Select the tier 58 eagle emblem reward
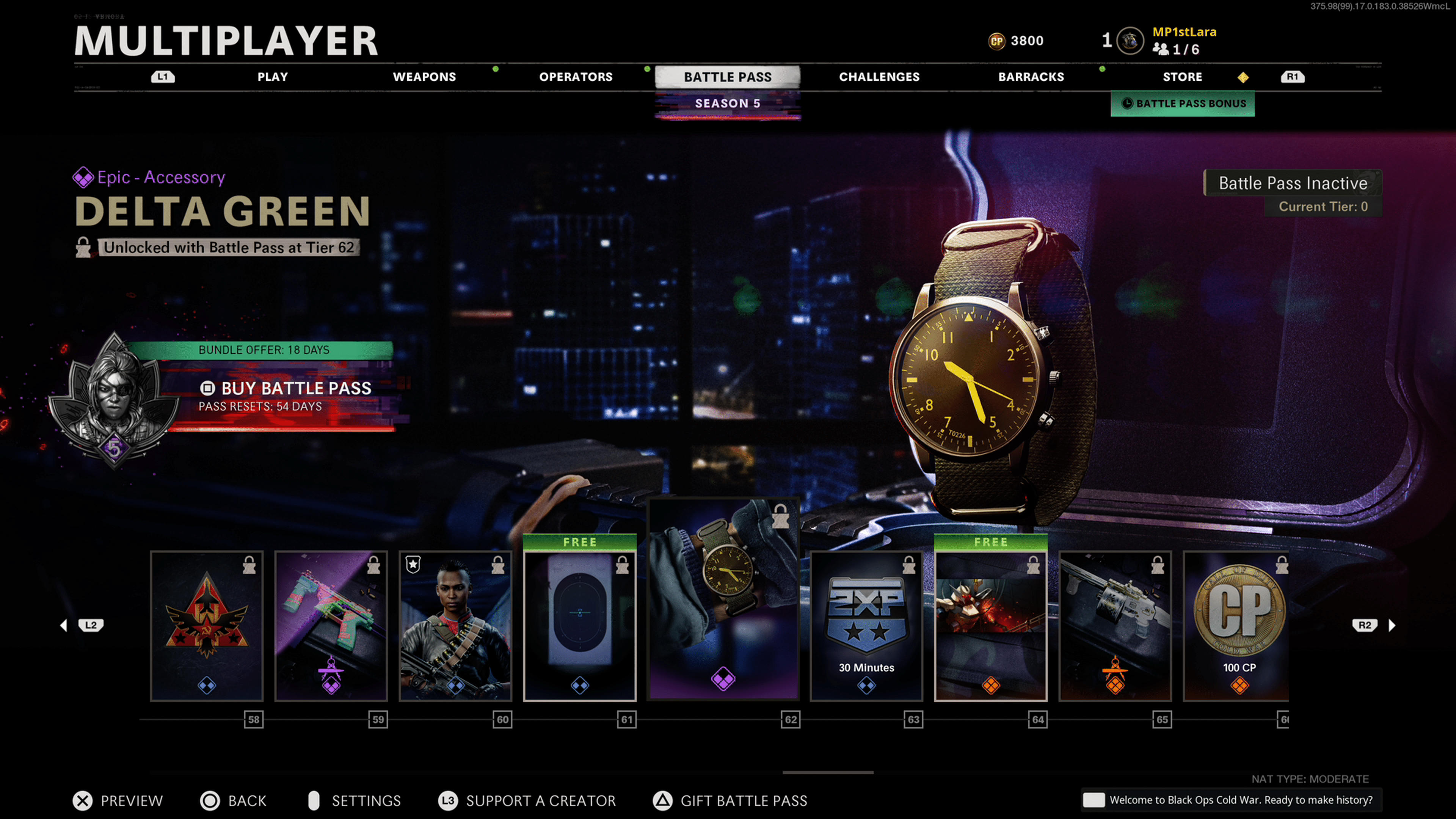This screenshot has height=819, width=1456. coord(207,626)
